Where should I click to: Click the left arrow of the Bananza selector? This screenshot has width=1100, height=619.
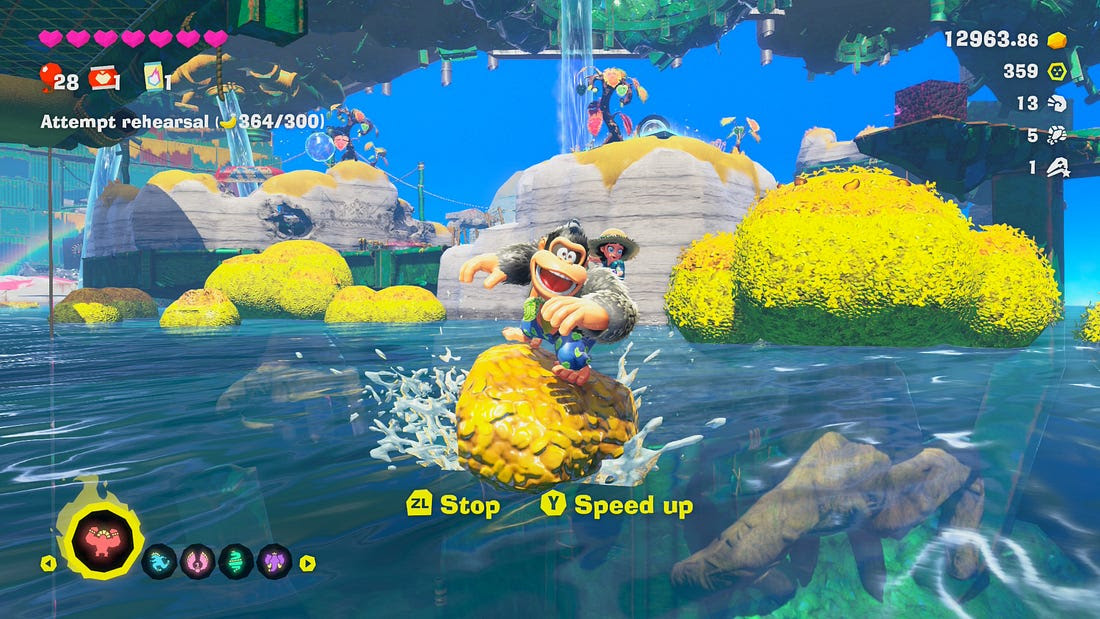(48, 563)
